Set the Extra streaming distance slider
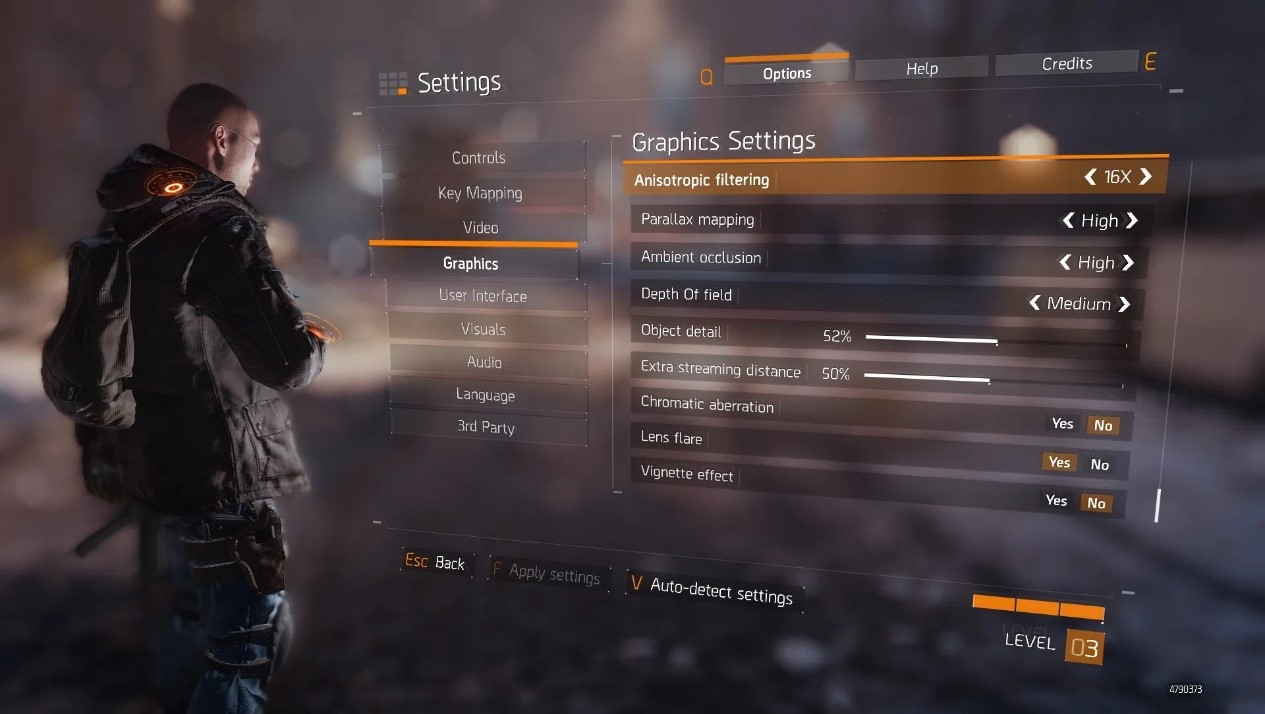 click(988, 380)
